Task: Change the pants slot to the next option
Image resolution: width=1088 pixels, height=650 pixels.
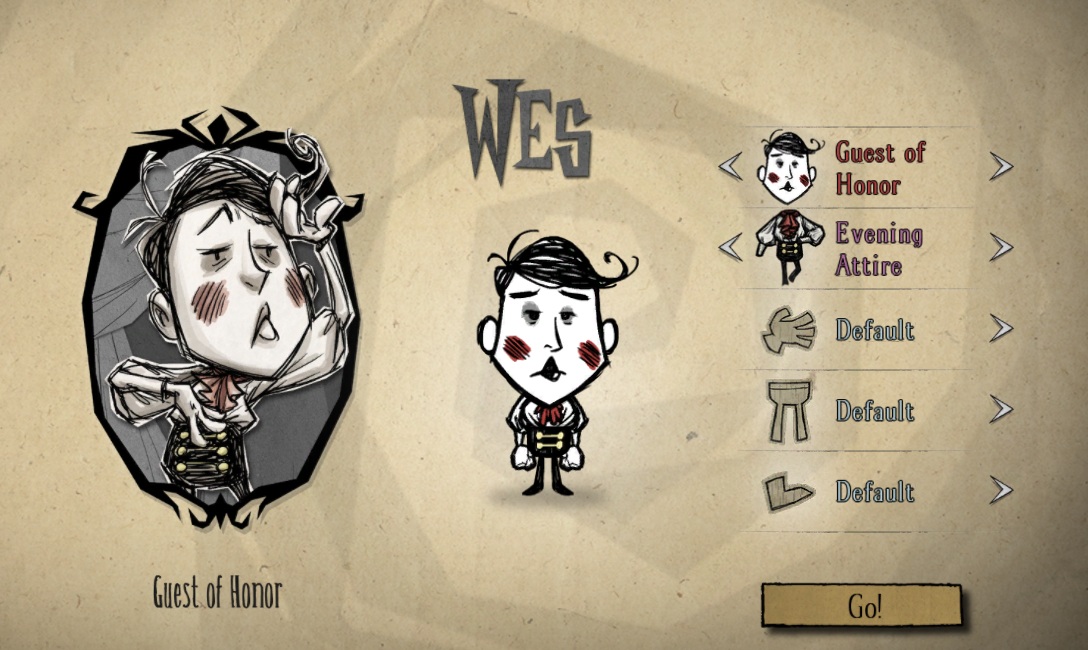Action: tap(1000, 410)
